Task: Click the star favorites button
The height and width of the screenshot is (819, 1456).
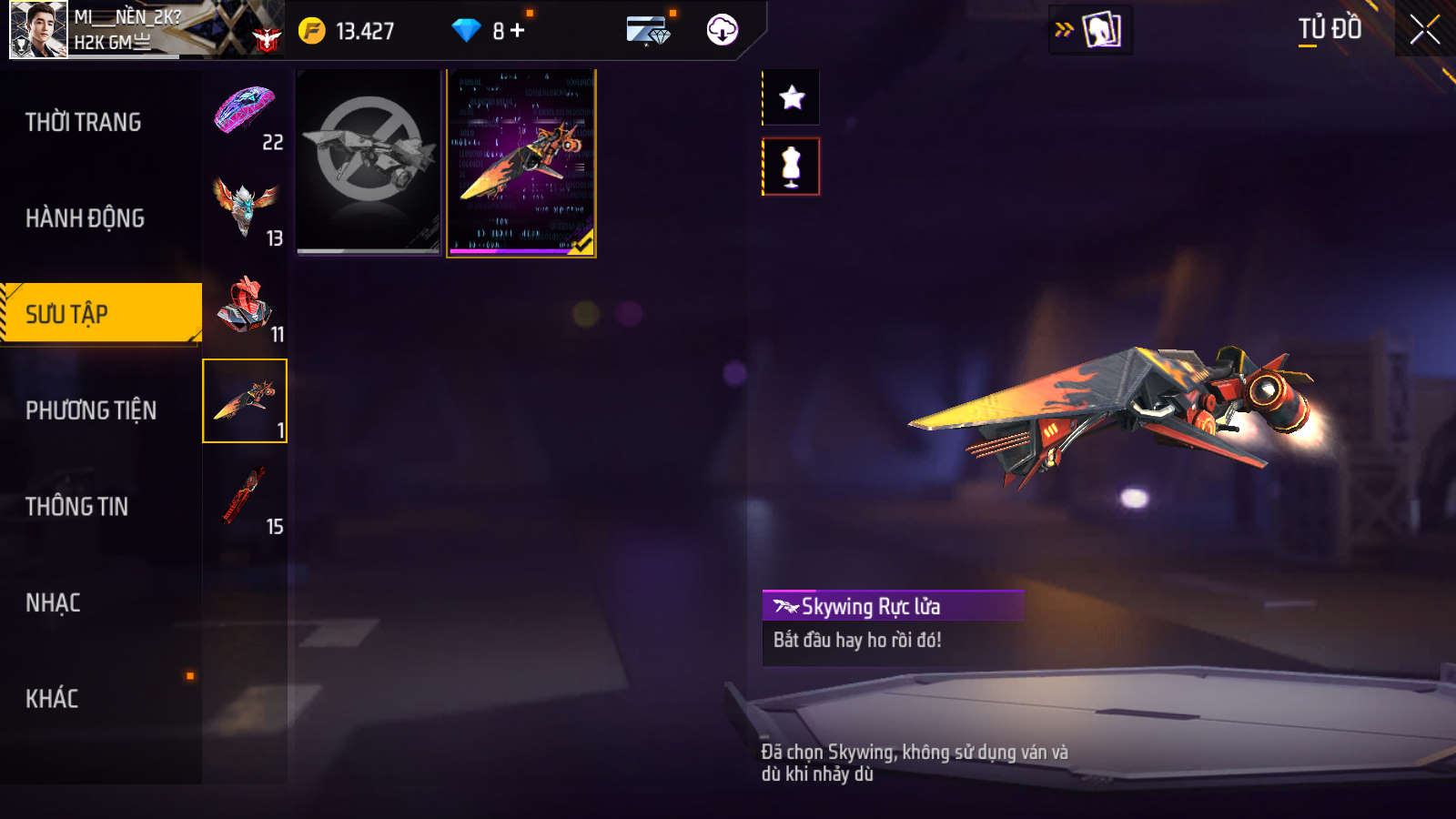Action: pyautogui.click(x=792, y=97)
